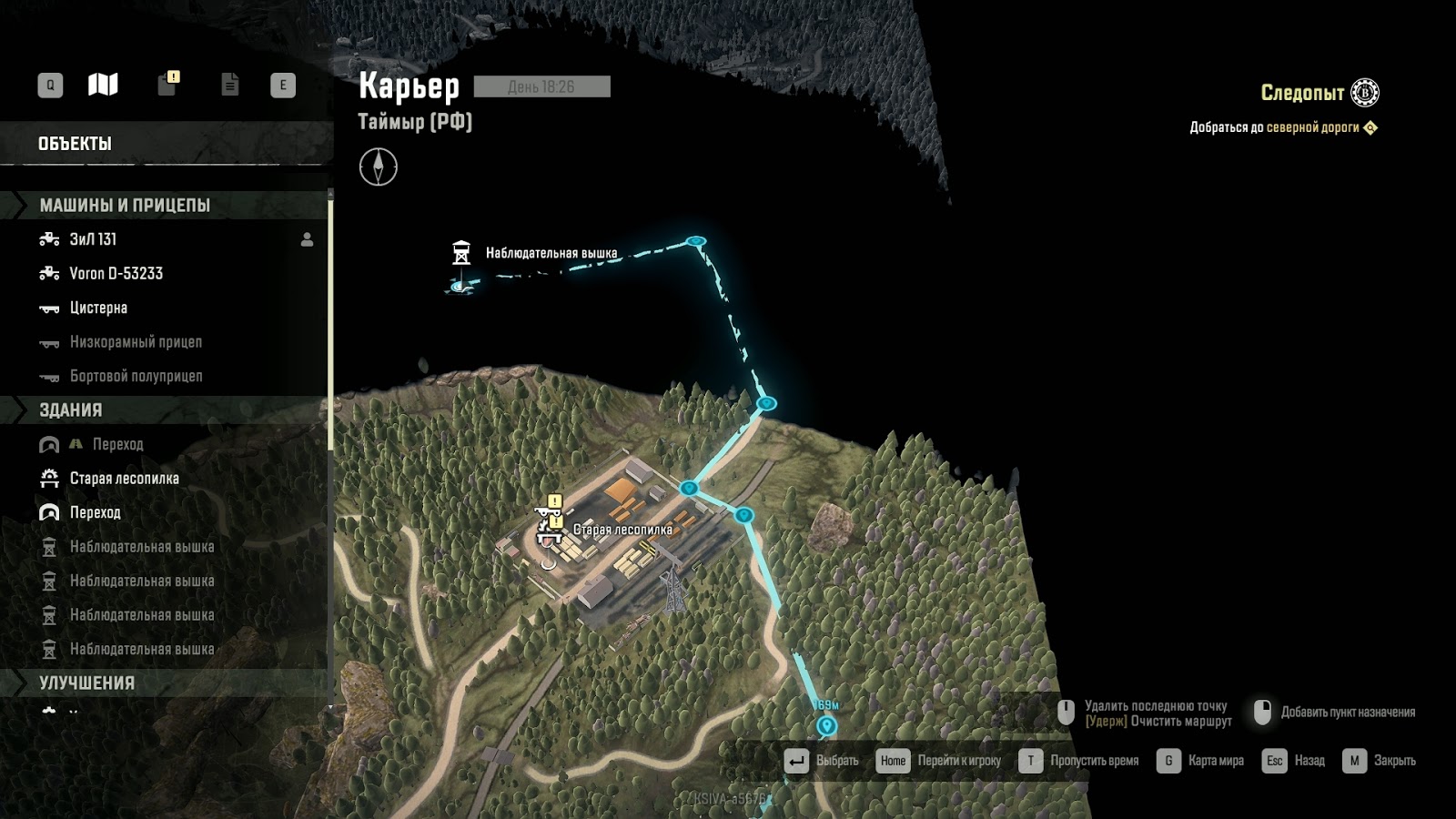Switch to the tasks clipboard tab
The width and height of the screenshot is (1456, 819).
(x=167, y=84)
